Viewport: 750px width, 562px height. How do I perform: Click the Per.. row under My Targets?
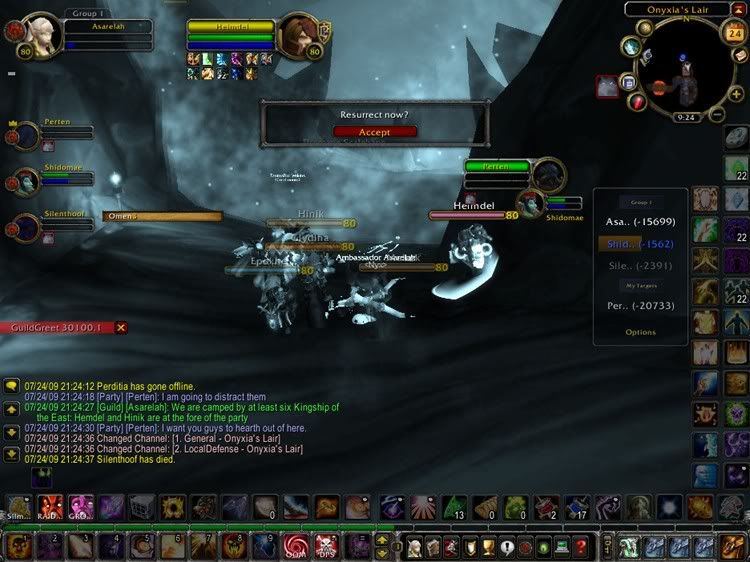pos(640,305)
